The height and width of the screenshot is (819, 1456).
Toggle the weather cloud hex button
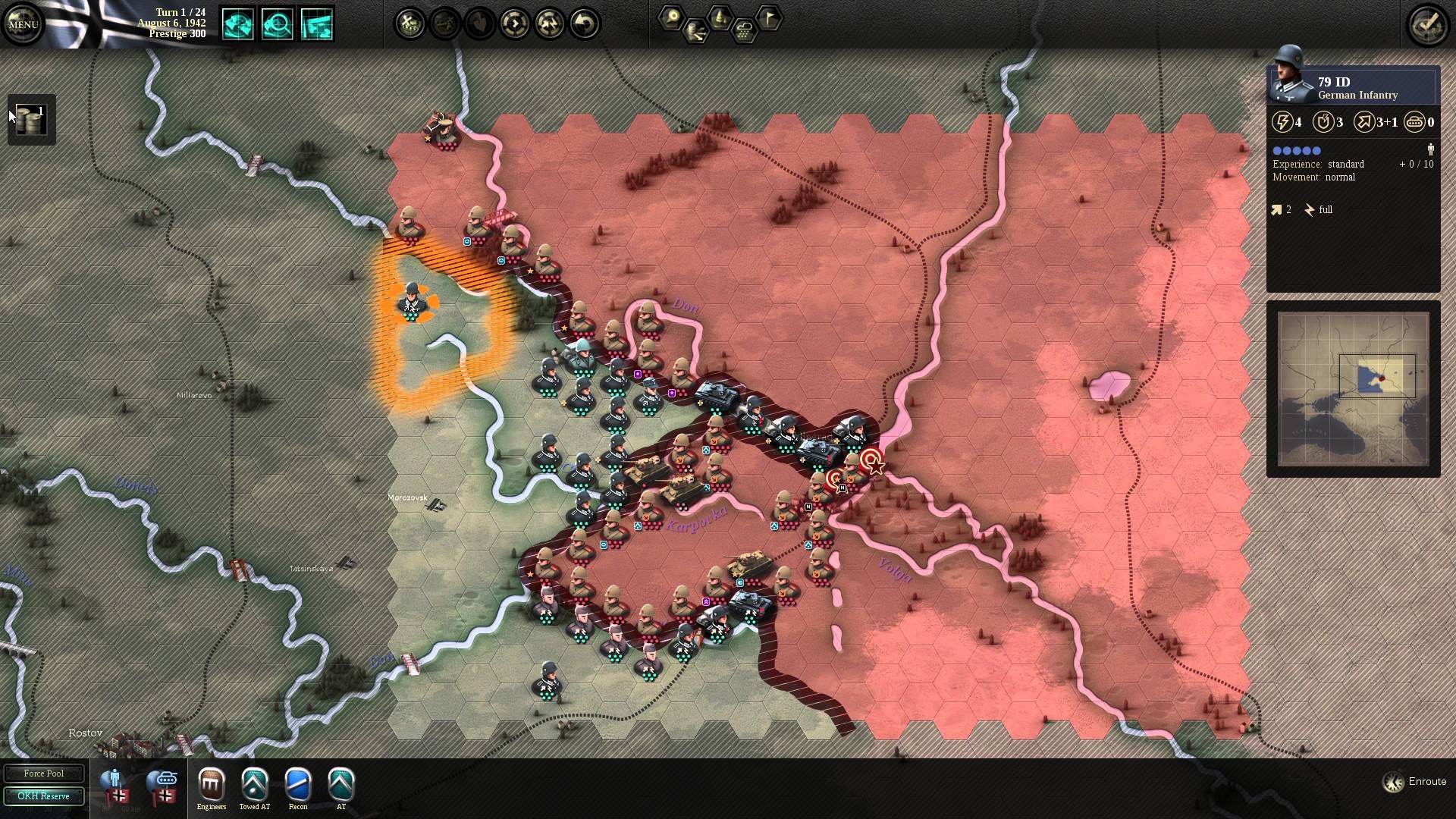[x=744, y=32]
